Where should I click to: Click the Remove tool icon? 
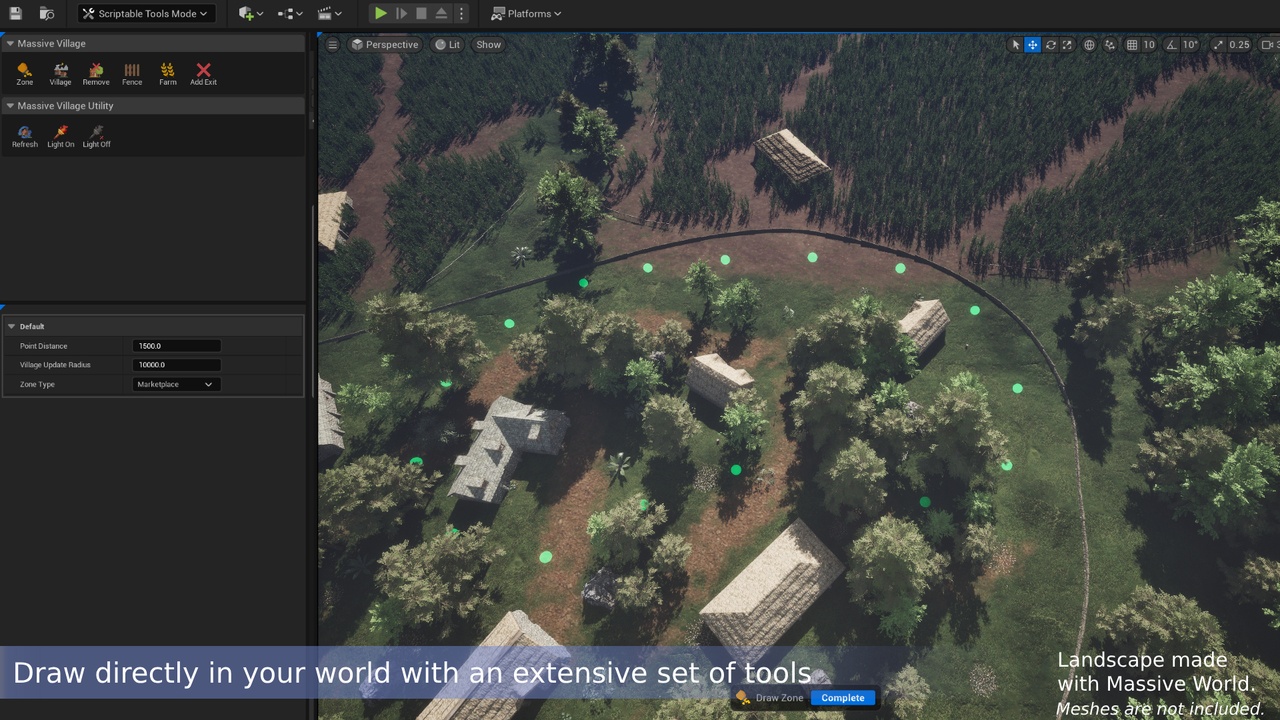[96, 72]
